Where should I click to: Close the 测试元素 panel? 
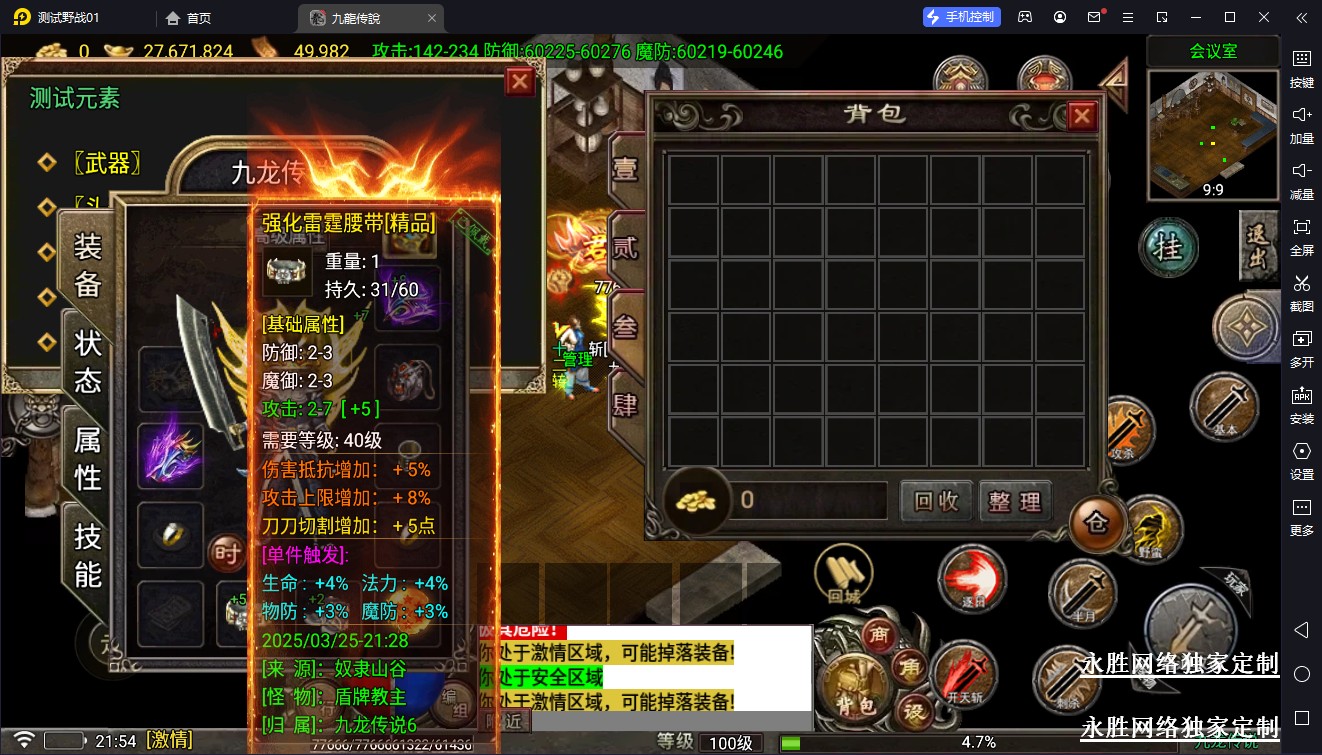pos(520,81)
